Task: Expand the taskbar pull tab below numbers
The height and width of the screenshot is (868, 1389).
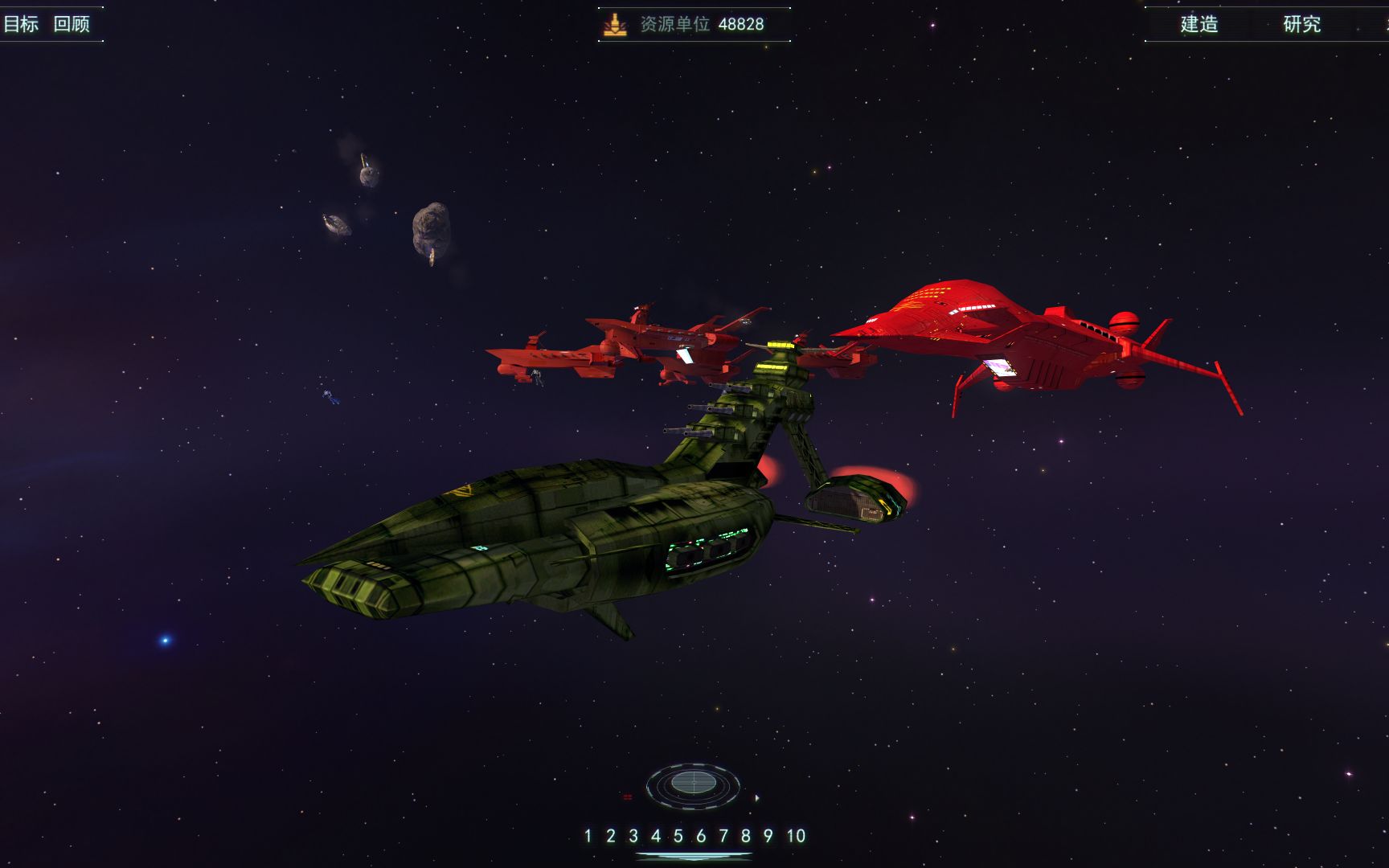Action: pos(693,857)
